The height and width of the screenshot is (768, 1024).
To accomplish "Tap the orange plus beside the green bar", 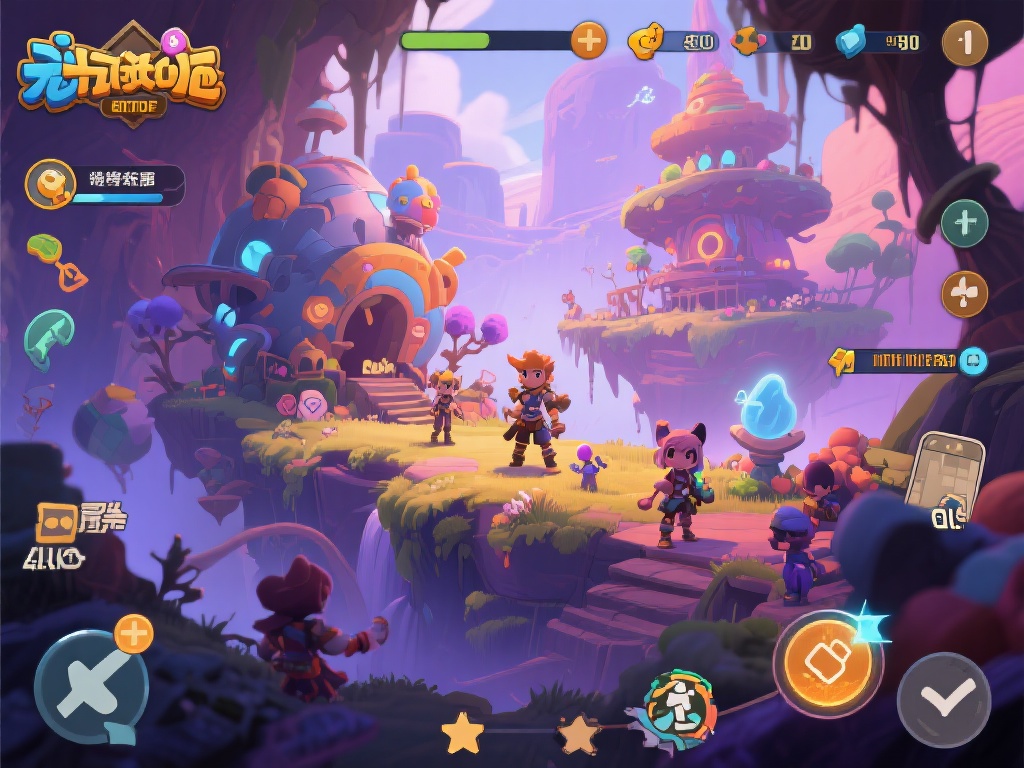I will coord(588,41).
